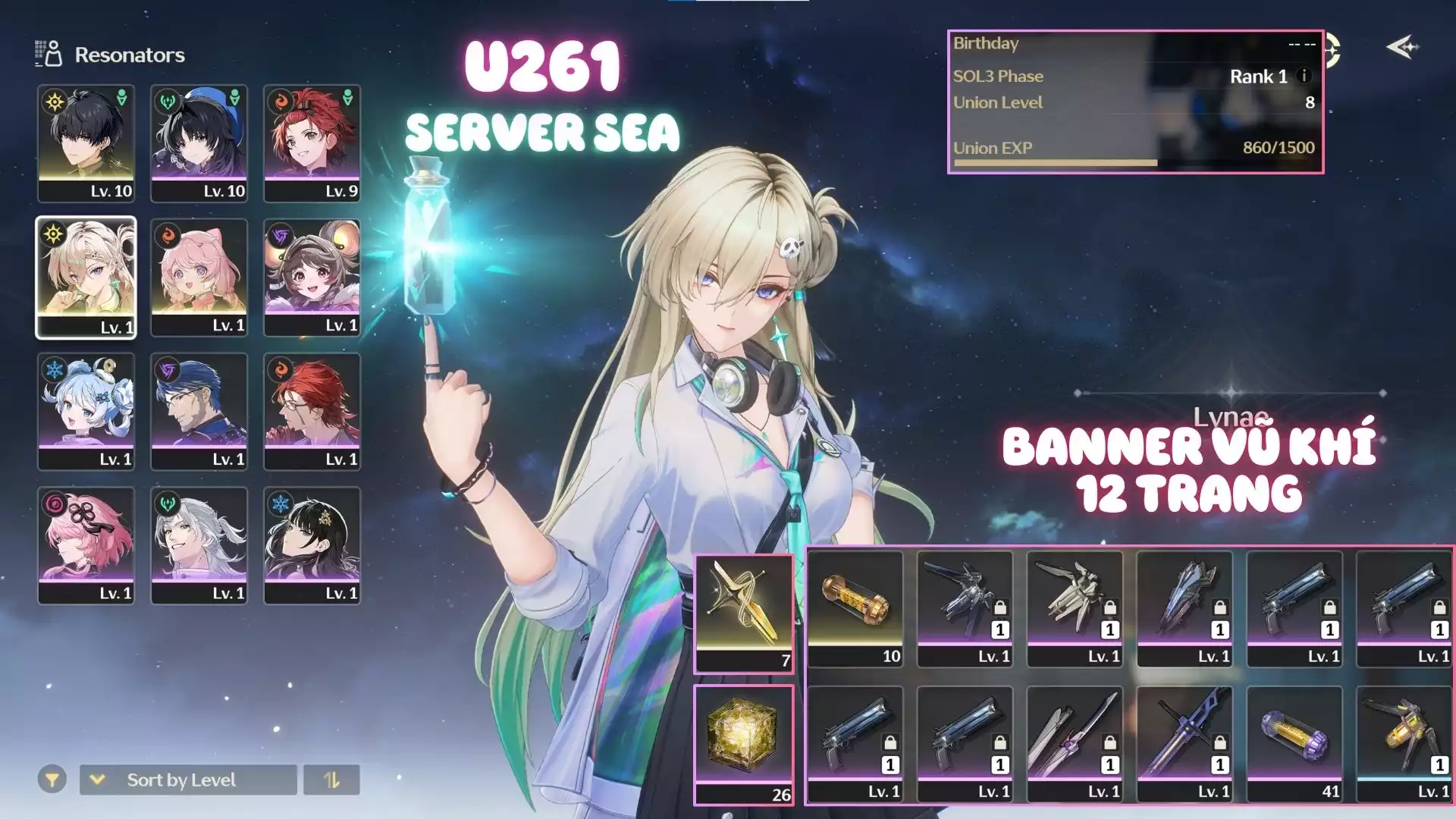Viewport: 1456px width, 819px height.
Task: Click the back arrow to exit
Action: click(1402, 47)
